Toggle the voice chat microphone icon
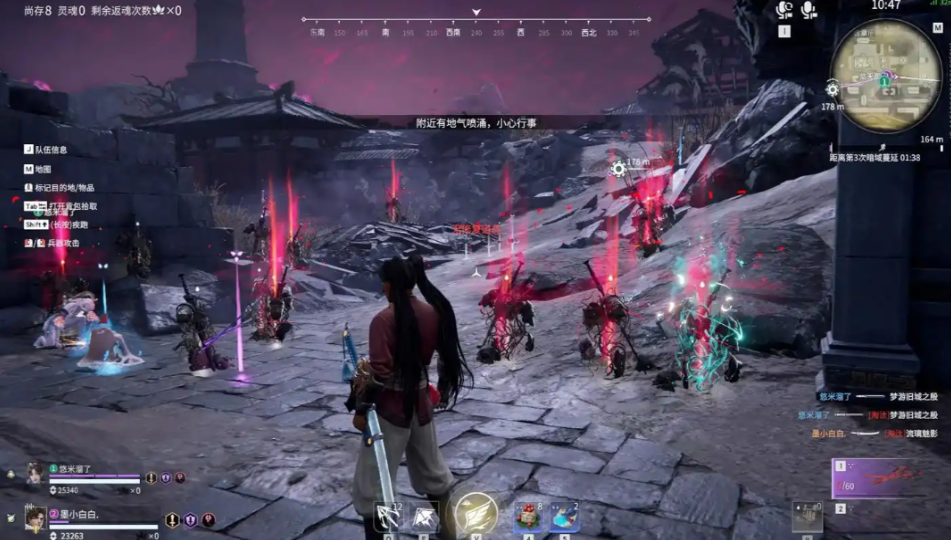 click(785, 10)
